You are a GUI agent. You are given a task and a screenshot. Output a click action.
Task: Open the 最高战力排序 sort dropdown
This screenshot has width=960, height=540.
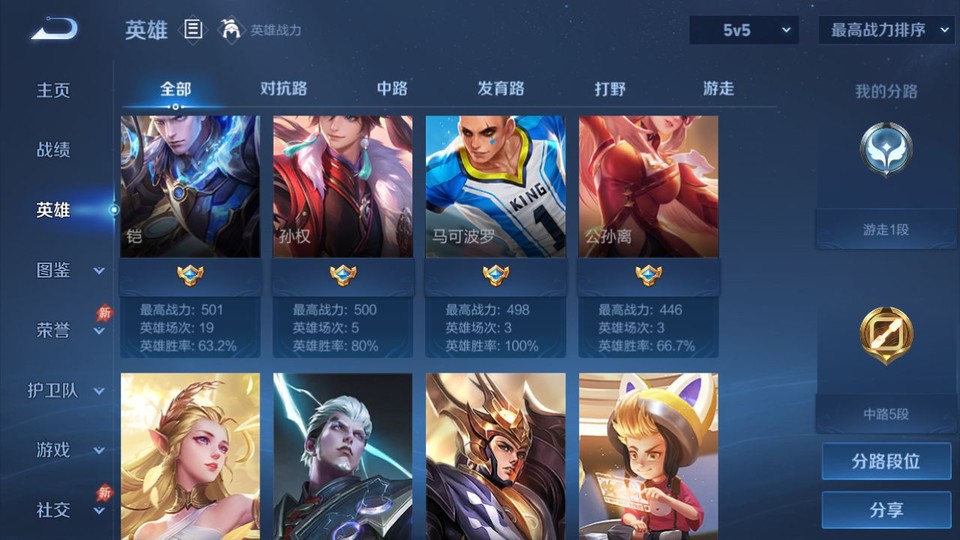pos(886,30)
